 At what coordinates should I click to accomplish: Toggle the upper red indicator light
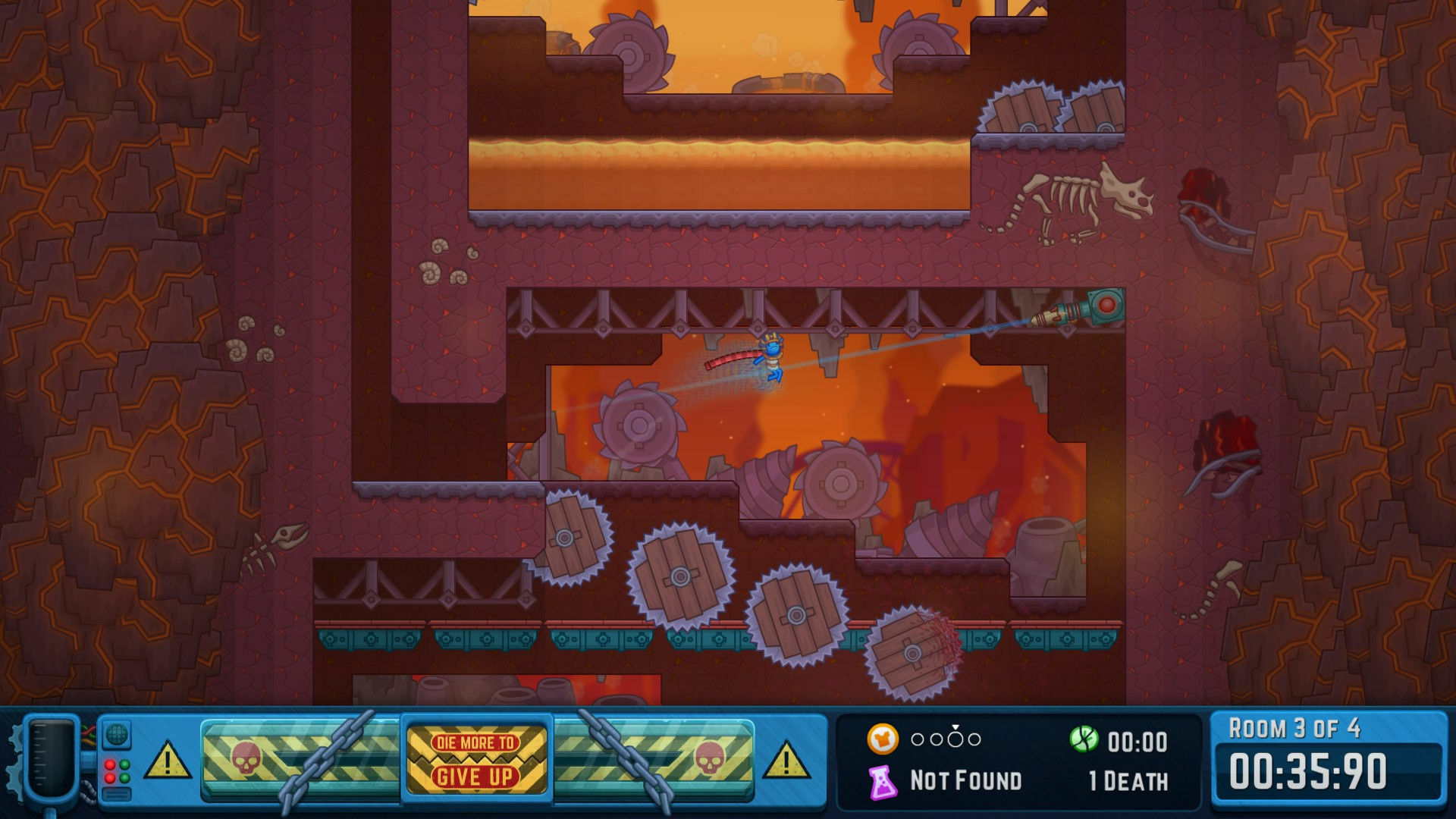[x=110, y=764]
